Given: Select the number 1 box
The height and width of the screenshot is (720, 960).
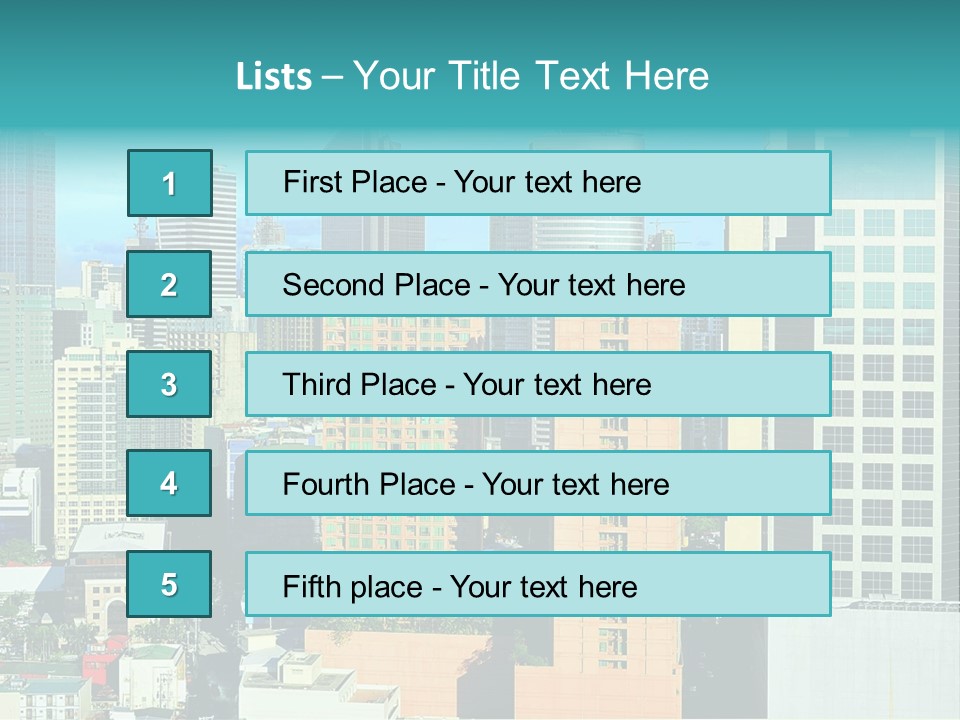Looking at the screenshot, I should [170, 183].
